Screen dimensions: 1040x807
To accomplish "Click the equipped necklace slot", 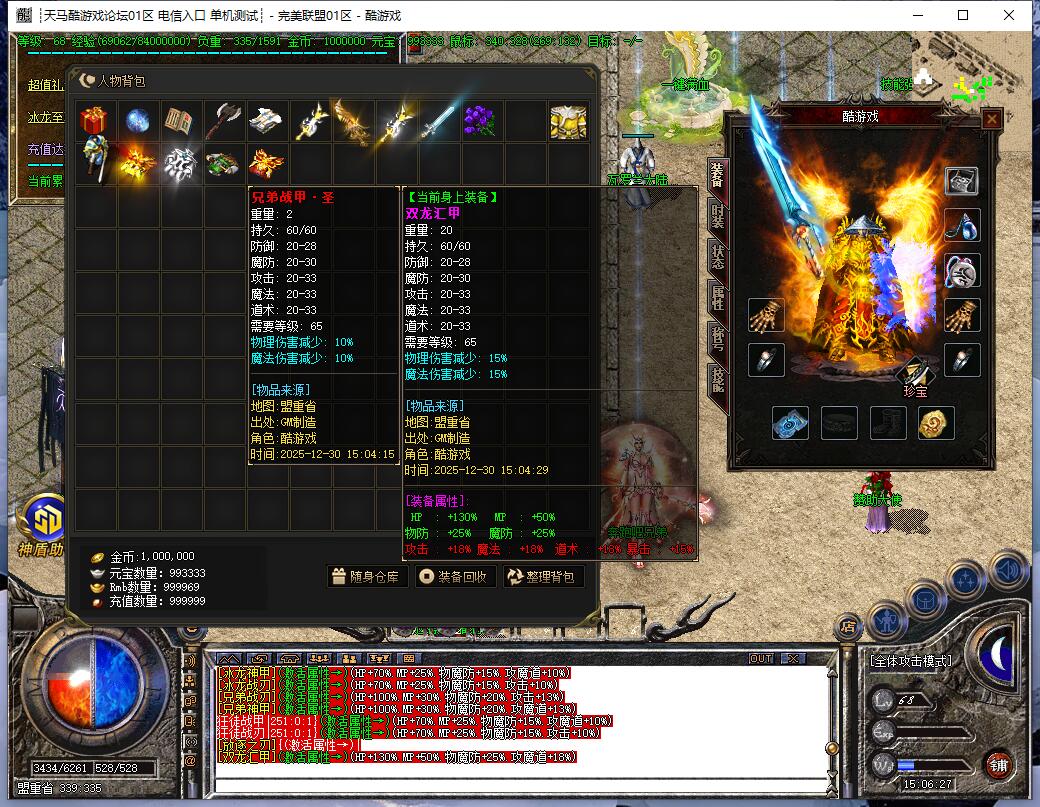I will [x=962, y=225].
